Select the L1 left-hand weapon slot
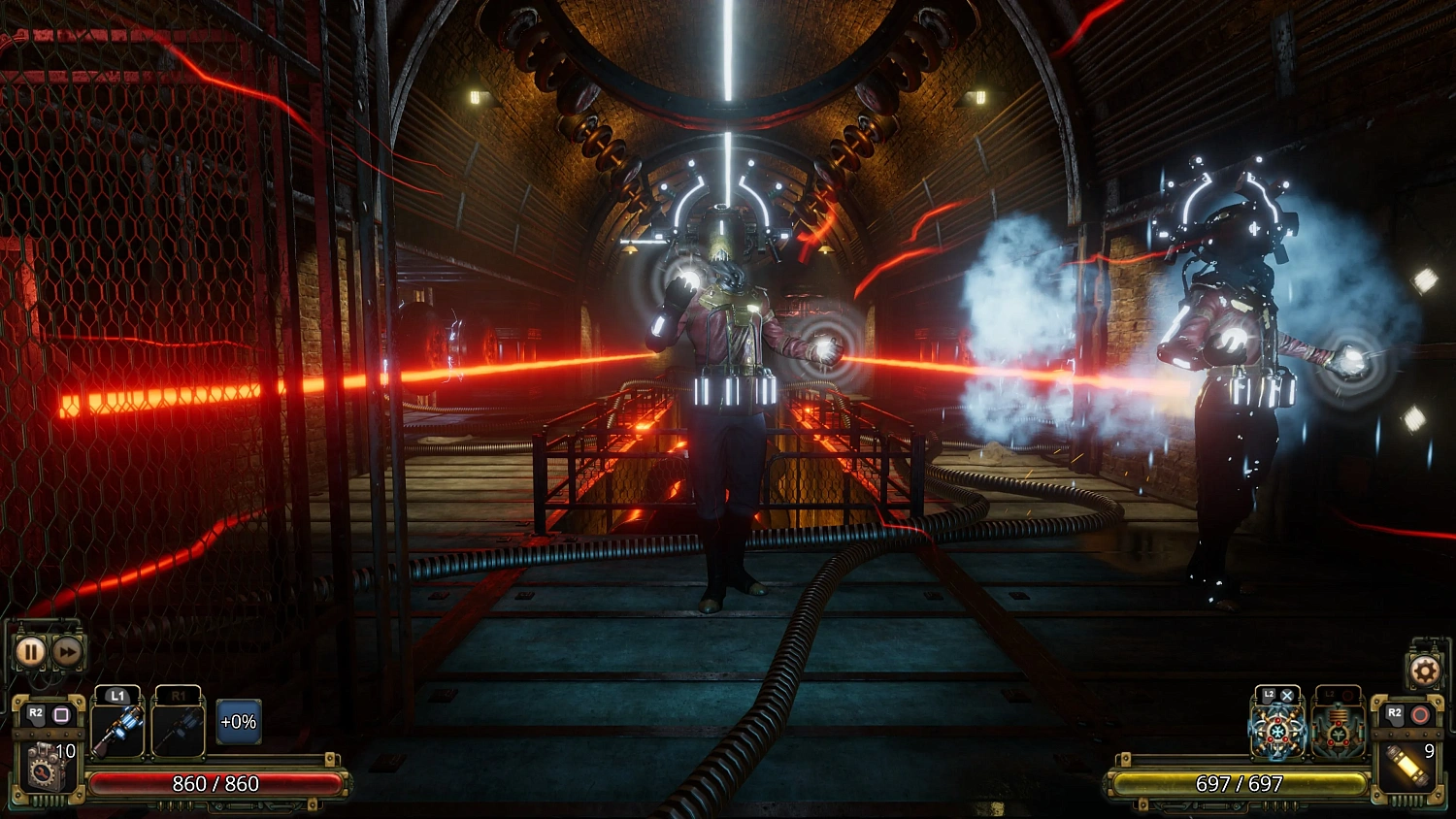 click(x=117, y=731)
